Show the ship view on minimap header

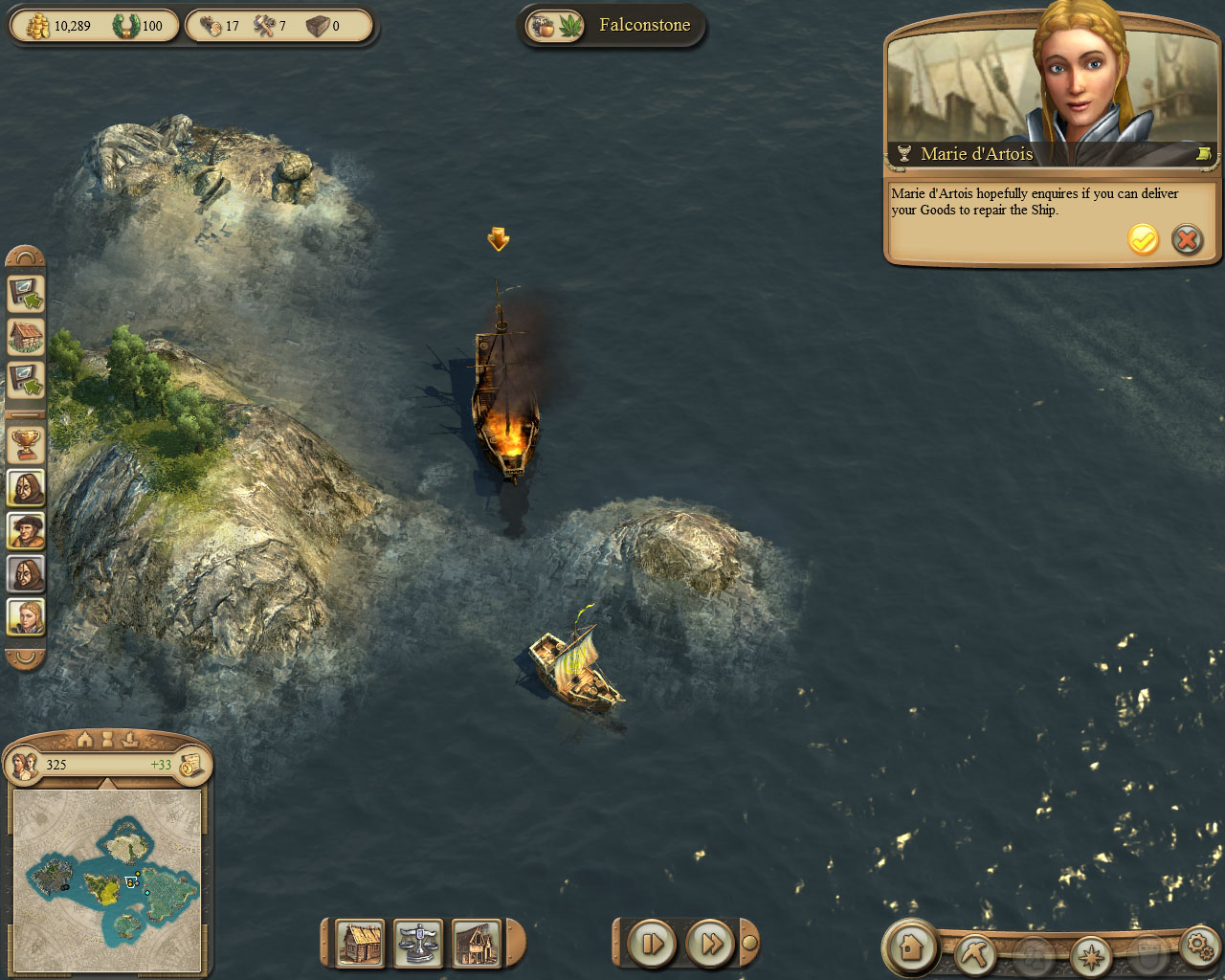[131, 740]
